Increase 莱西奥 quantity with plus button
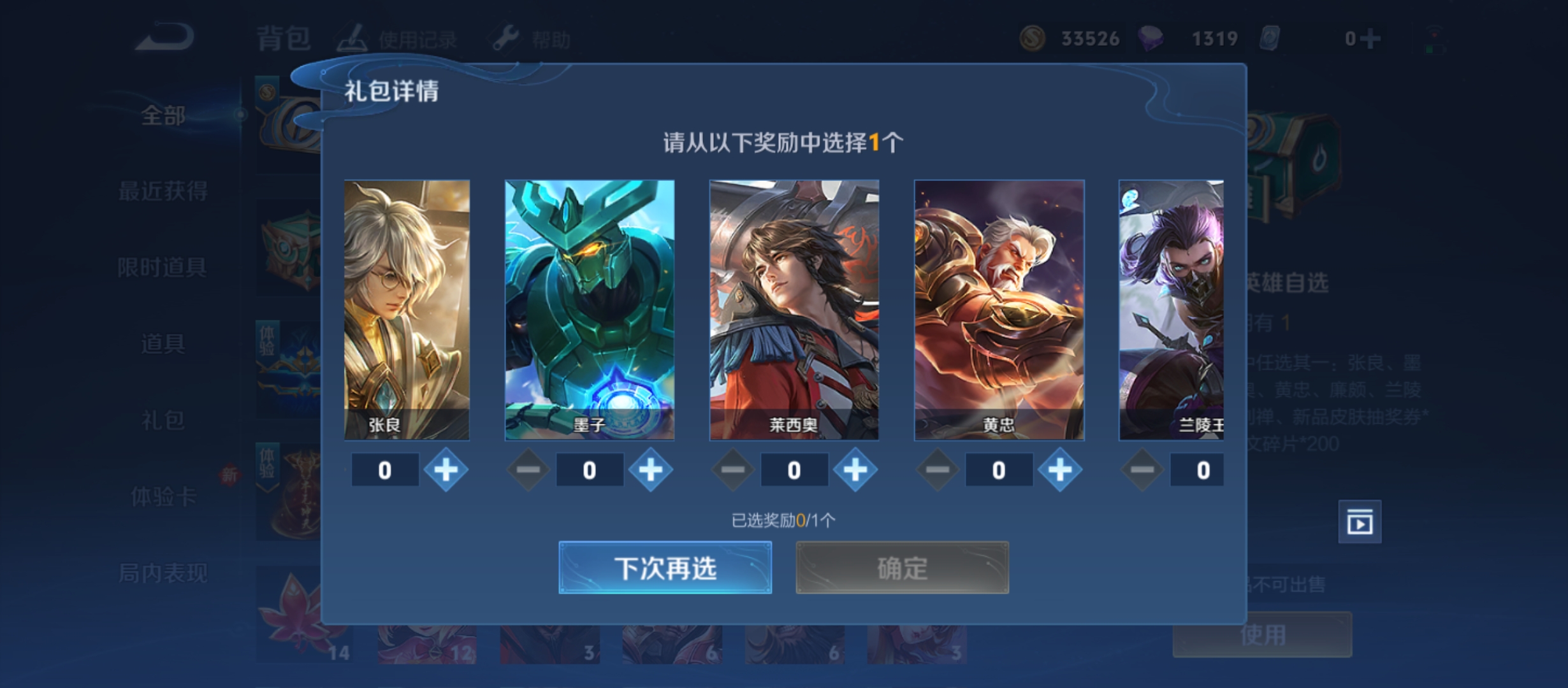Viewport: 1568px width, 688px height. [855, 470]
